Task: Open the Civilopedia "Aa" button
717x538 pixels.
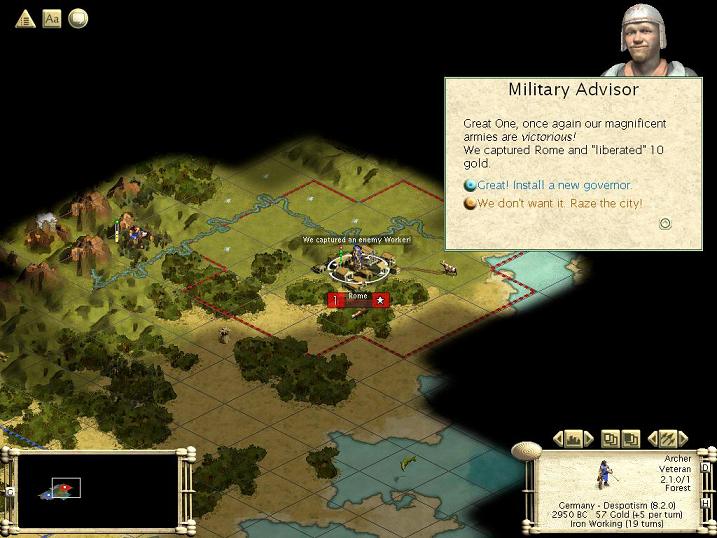Action: pos(52,18)
